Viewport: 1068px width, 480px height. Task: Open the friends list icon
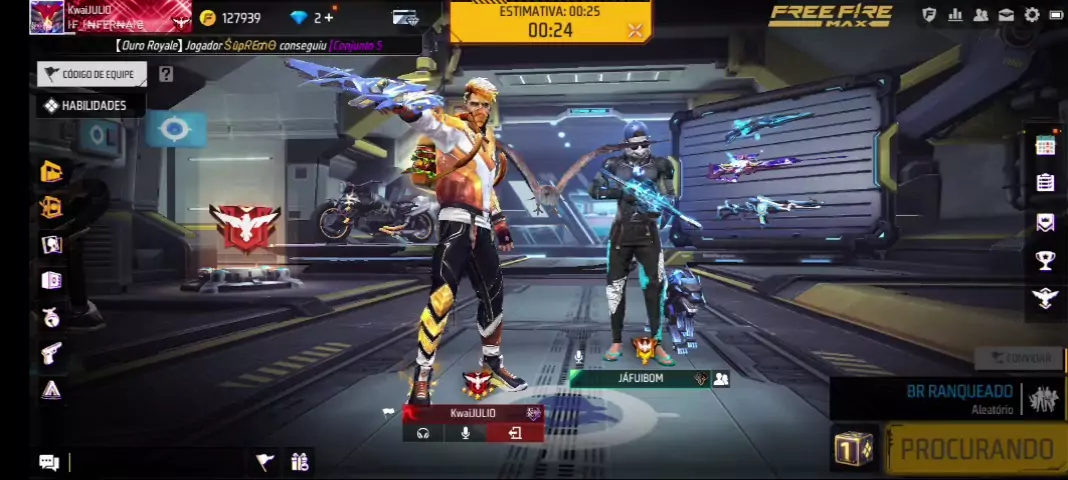click(980, 15)
